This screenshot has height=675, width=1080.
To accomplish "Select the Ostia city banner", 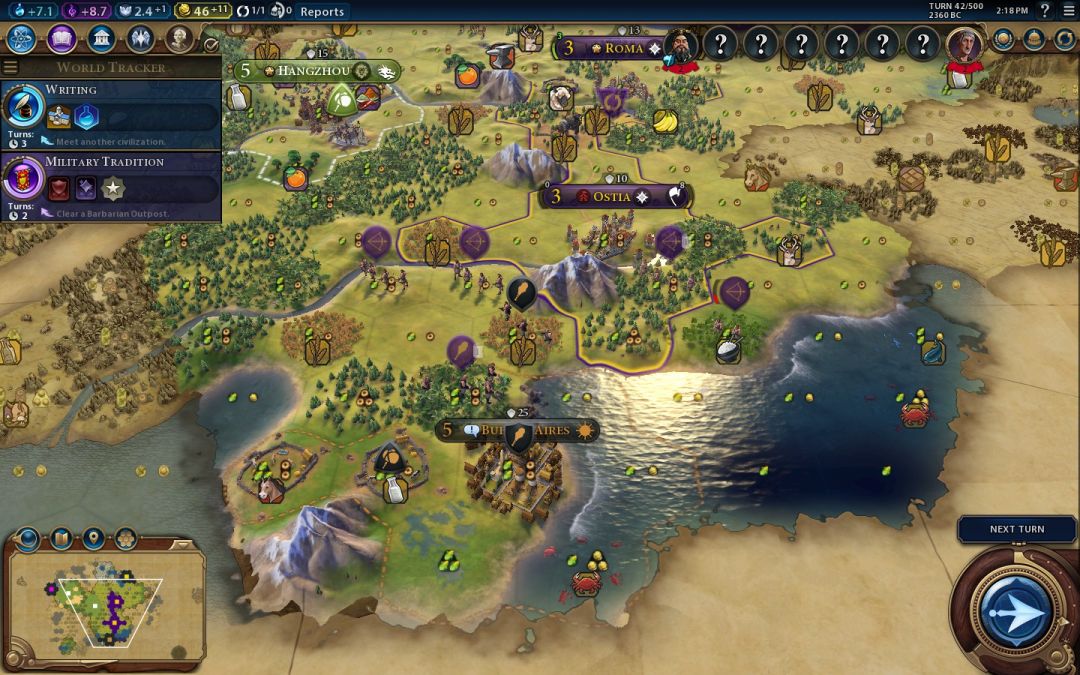I will [612, 197].
